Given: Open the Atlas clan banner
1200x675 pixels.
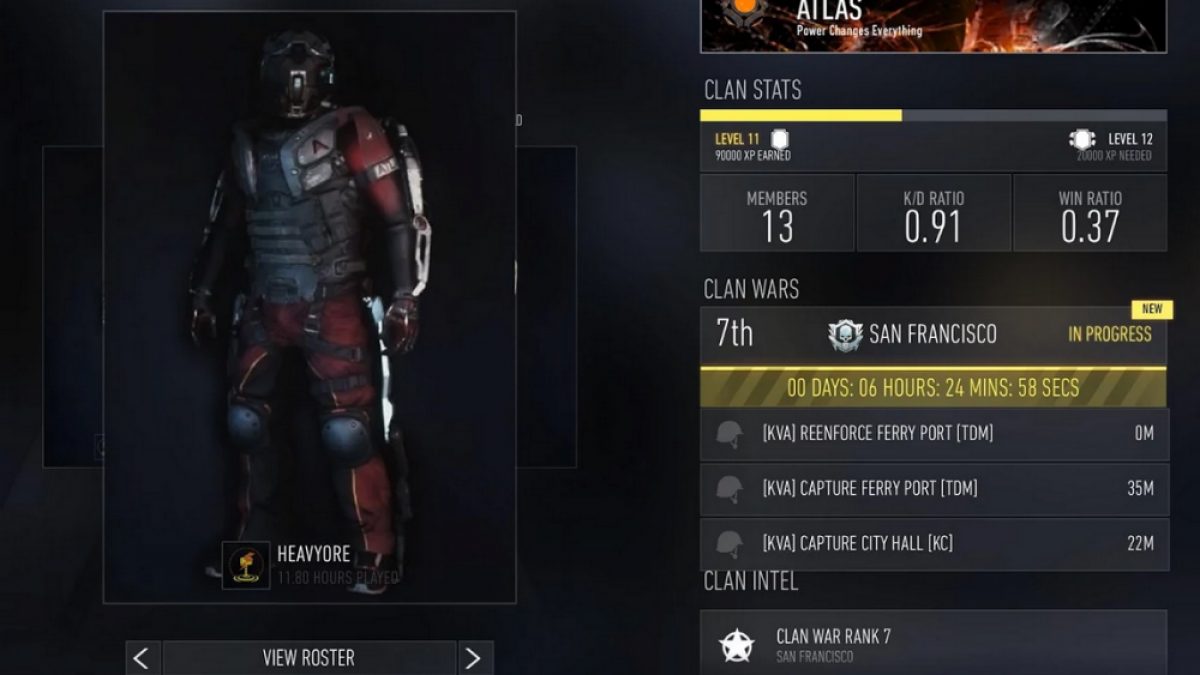Looking at the screenshot, I should coord(932,25).
